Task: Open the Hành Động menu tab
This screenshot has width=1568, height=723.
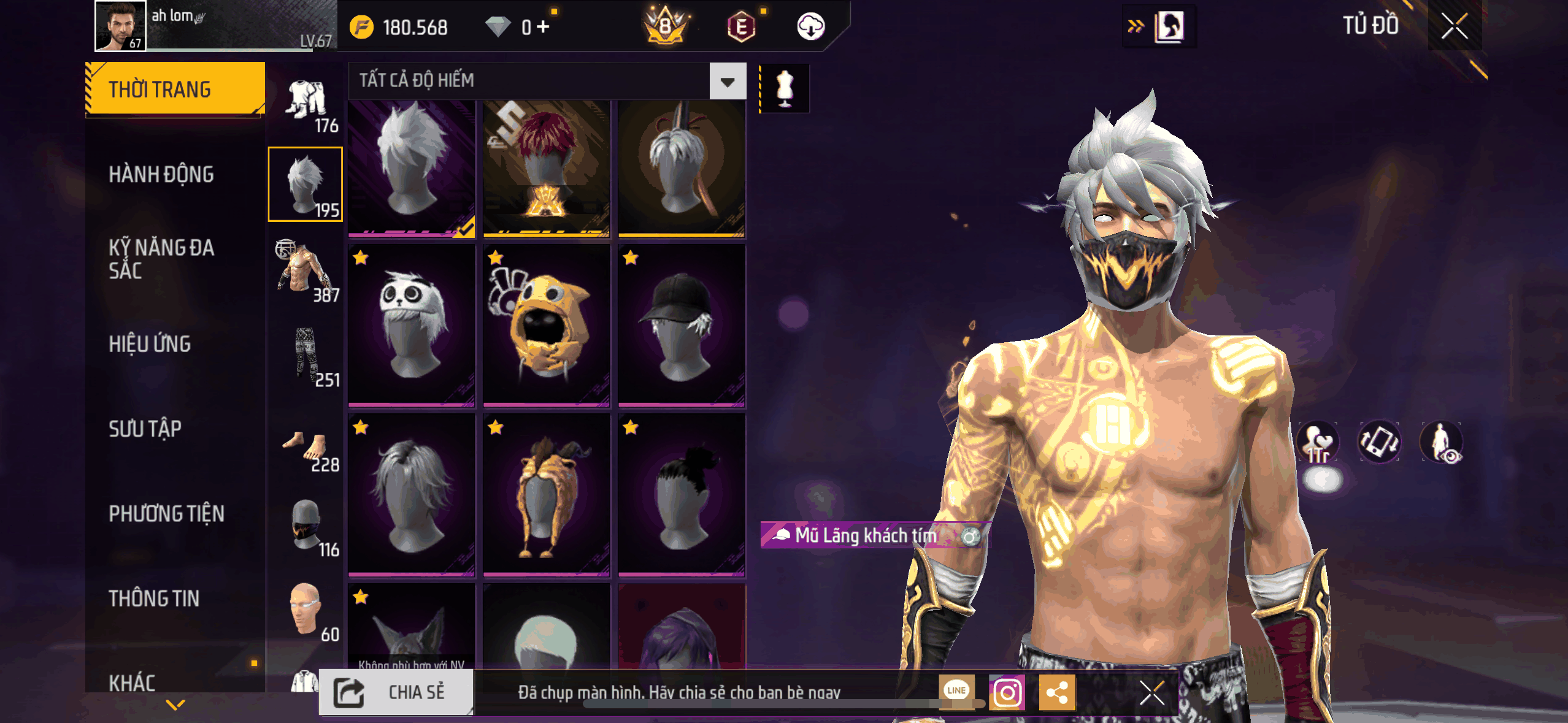Action: coord(161,175)
